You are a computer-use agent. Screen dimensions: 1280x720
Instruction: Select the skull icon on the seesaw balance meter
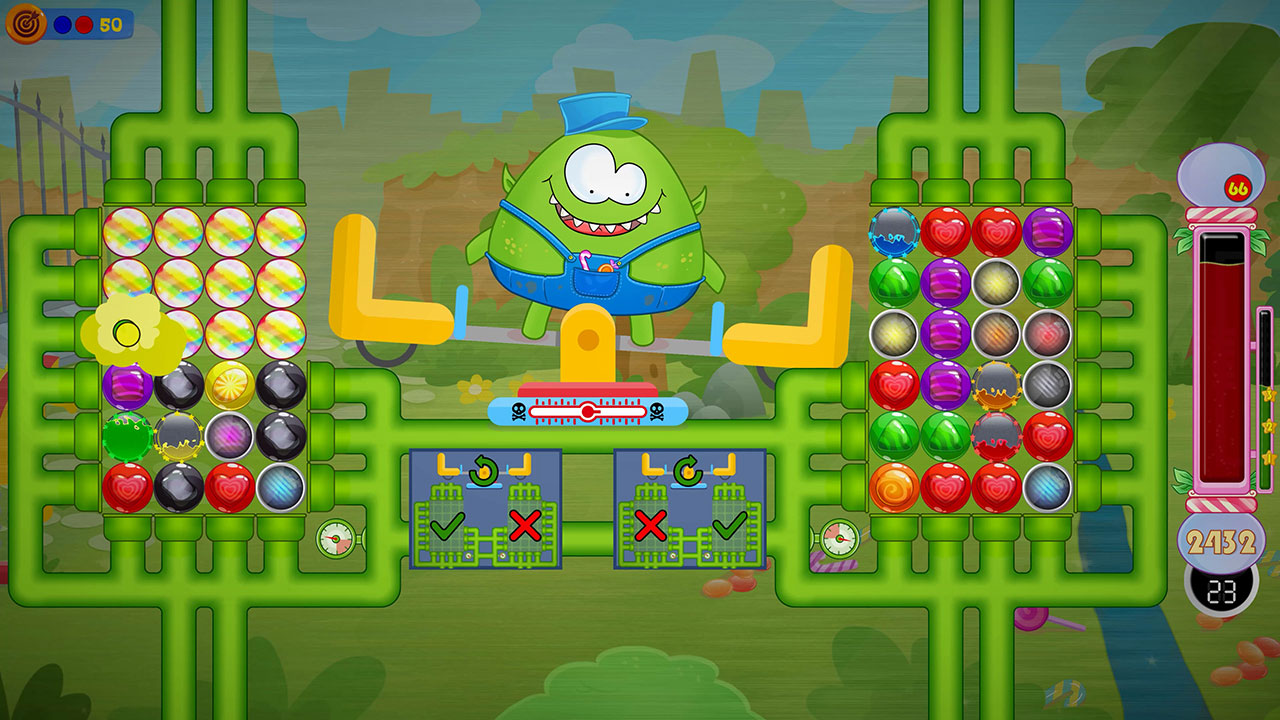click(x=519, y=410)
